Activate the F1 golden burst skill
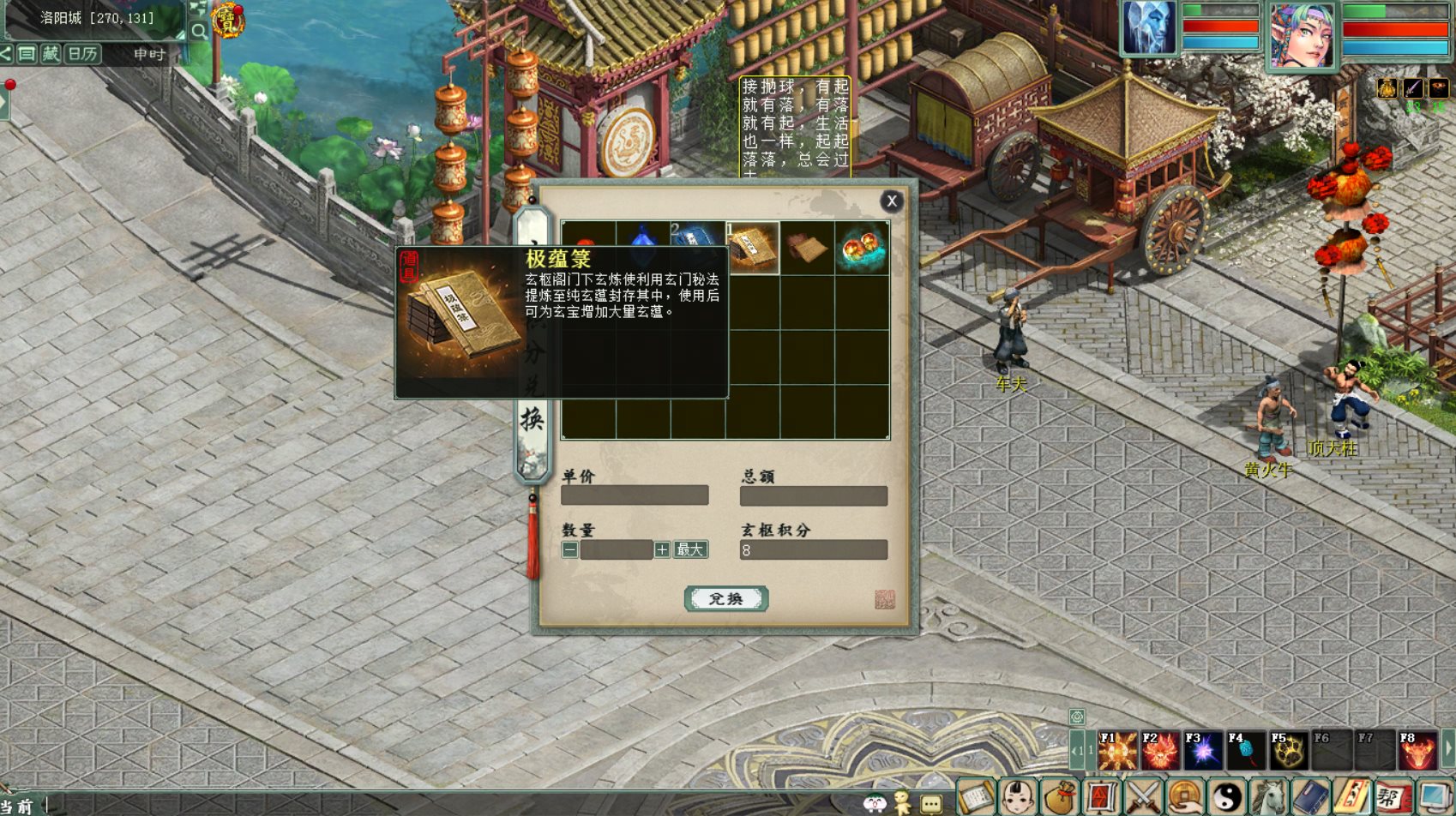Screen dimensions: 1456x816 (x=1117, y=751)
